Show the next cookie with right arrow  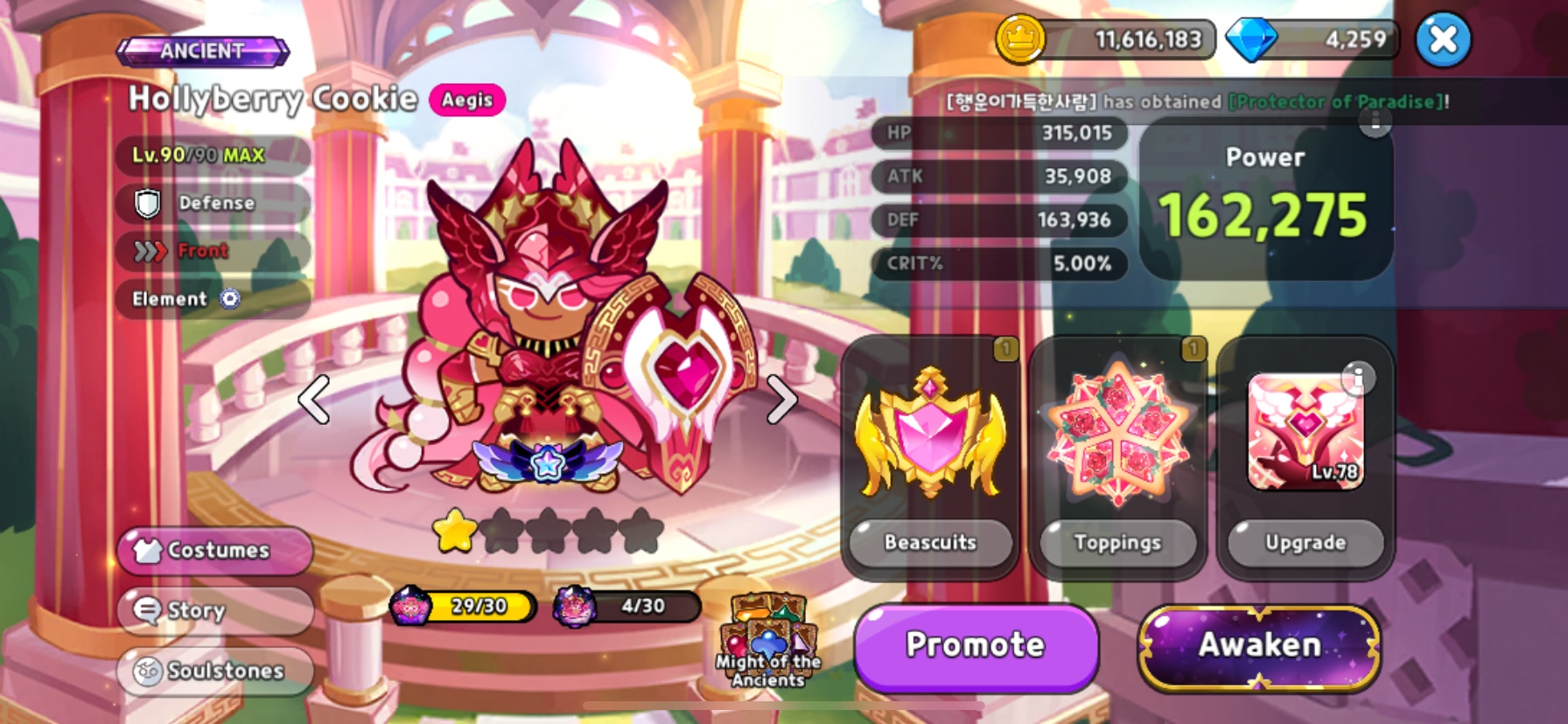point(781,400)
